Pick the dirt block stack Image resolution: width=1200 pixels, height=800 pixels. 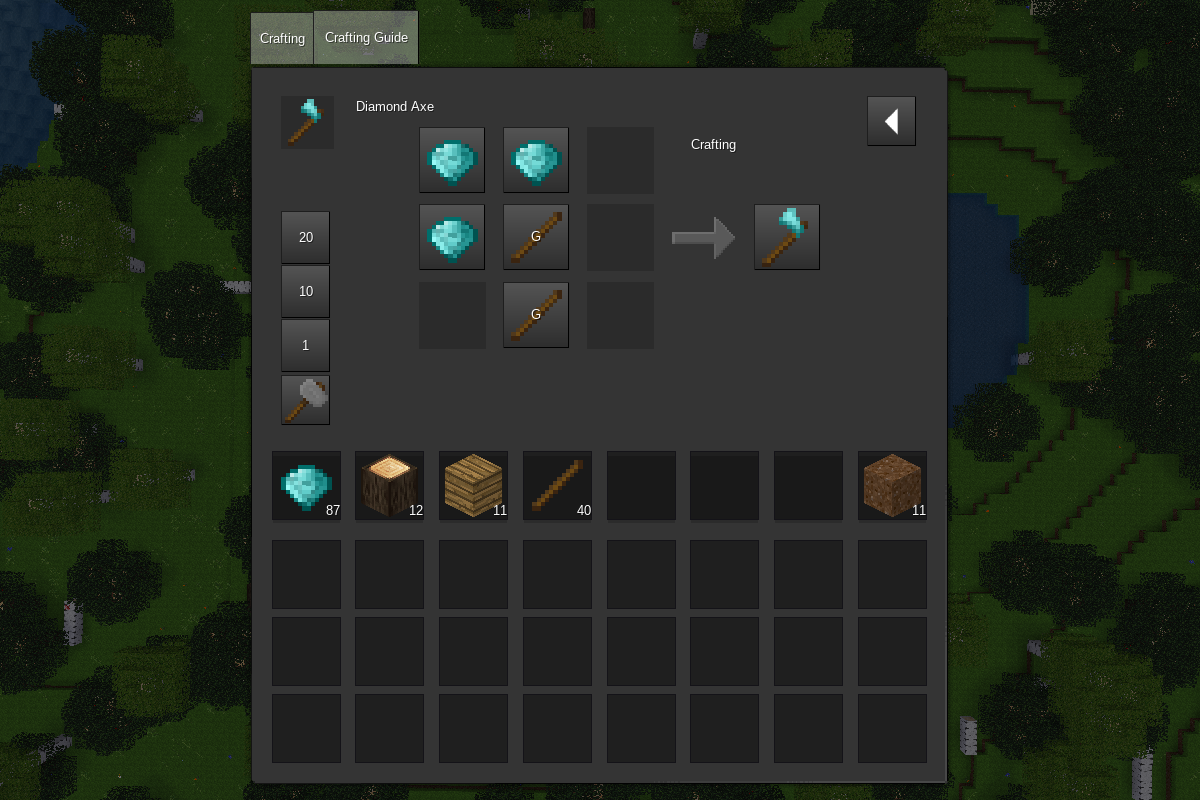point(892,486)
